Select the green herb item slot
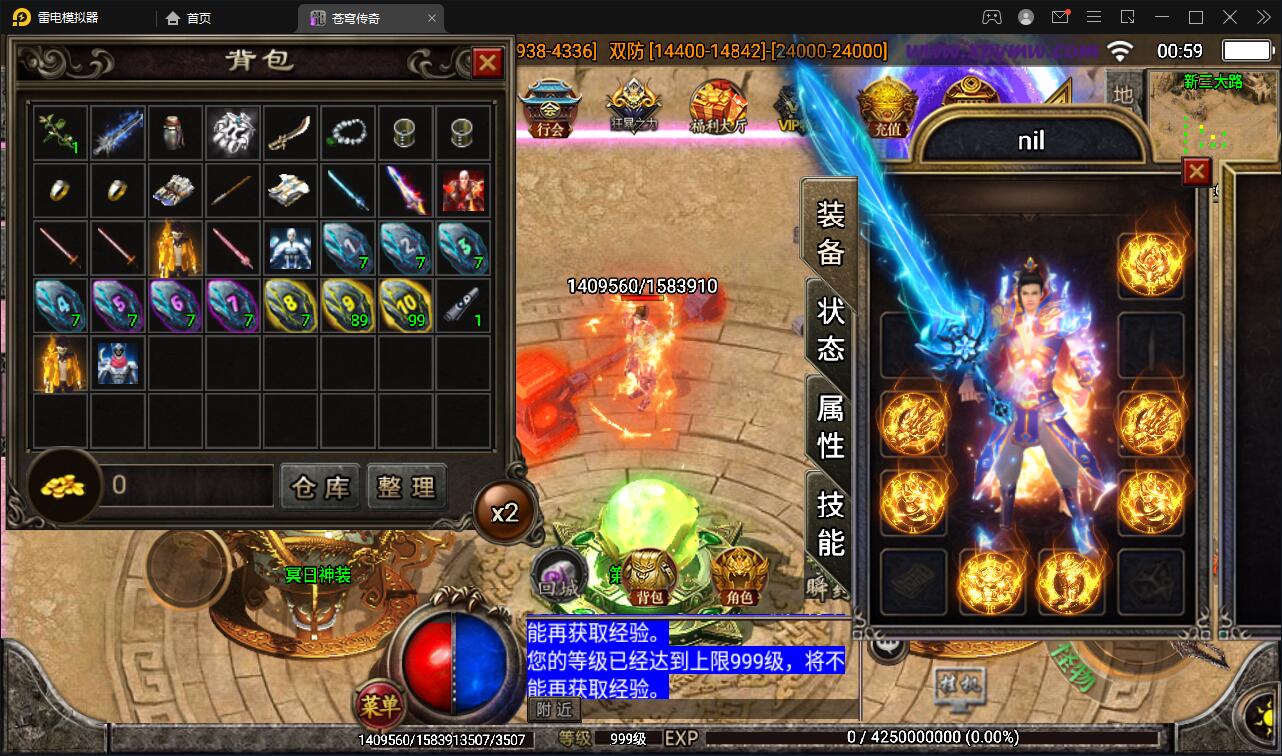1282x756 pixels. pyautogui.click(x=59, y=133)
